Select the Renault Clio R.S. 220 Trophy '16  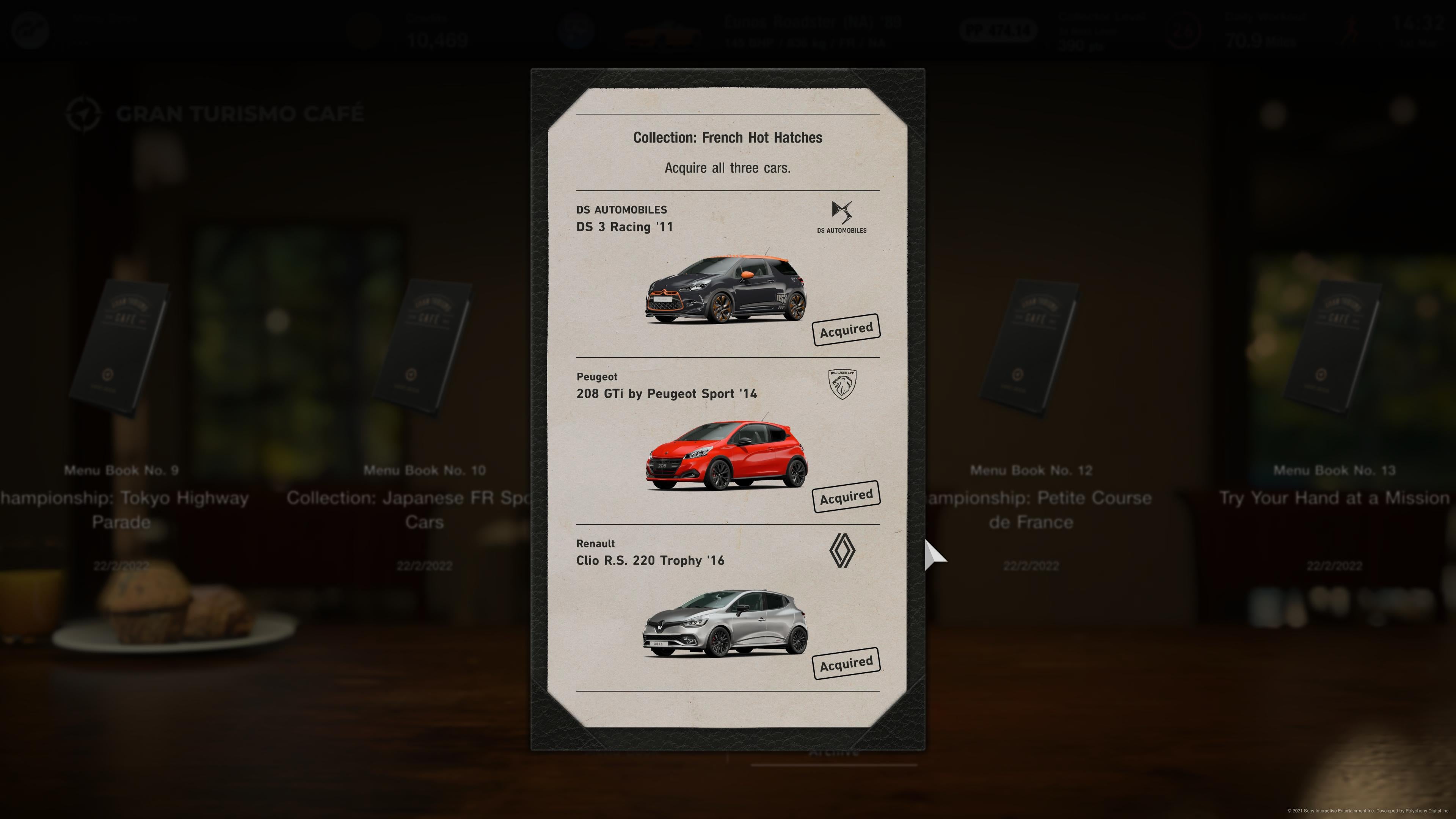click(727, 622)
